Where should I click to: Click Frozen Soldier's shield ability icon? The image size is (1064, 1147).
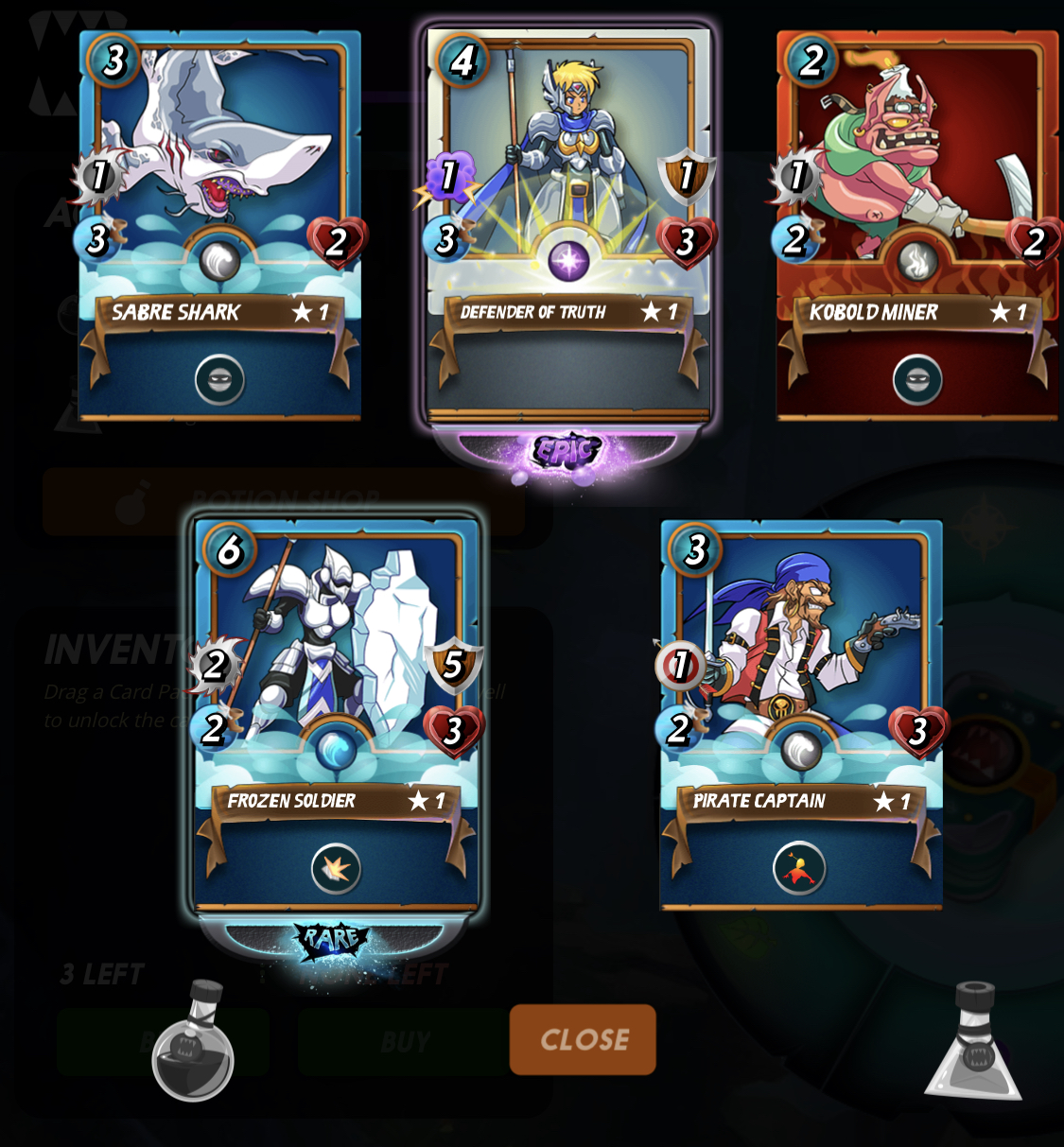335,868
